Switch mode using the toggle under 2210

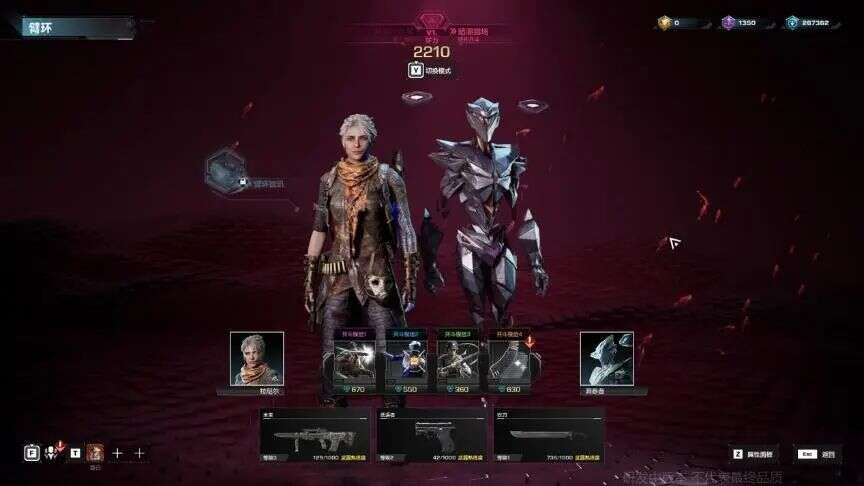pos(431,70)
